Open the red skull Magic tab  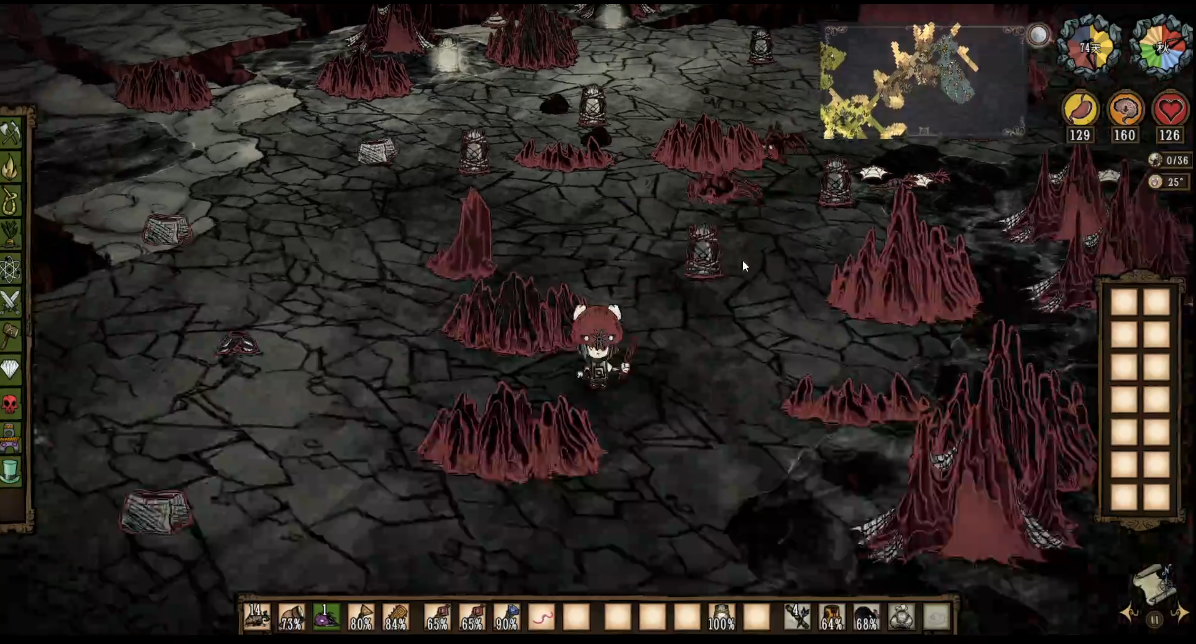[11, 404]
